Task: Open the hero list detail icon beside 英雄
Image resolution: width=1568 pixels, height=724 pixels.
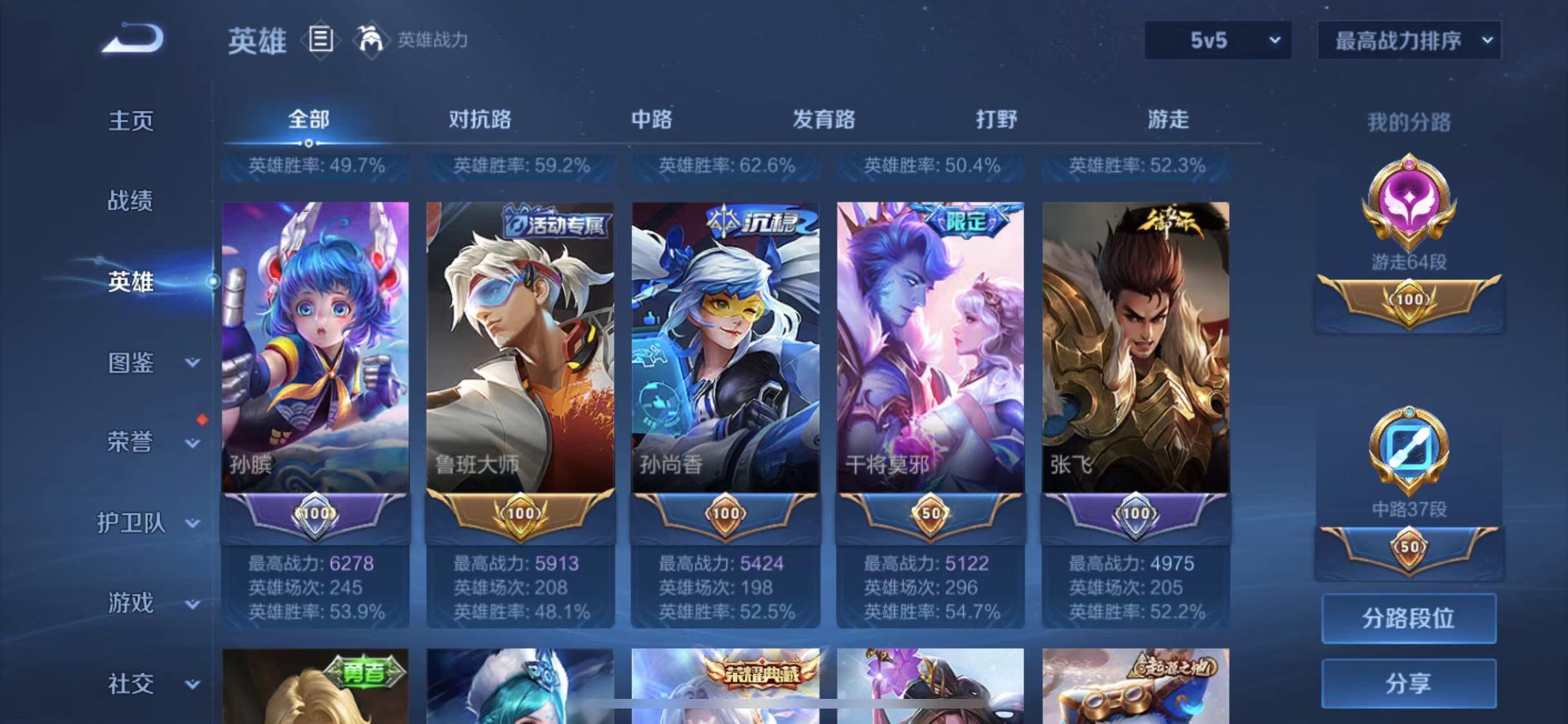Action: pyautogui.click(x=321, y=41)
